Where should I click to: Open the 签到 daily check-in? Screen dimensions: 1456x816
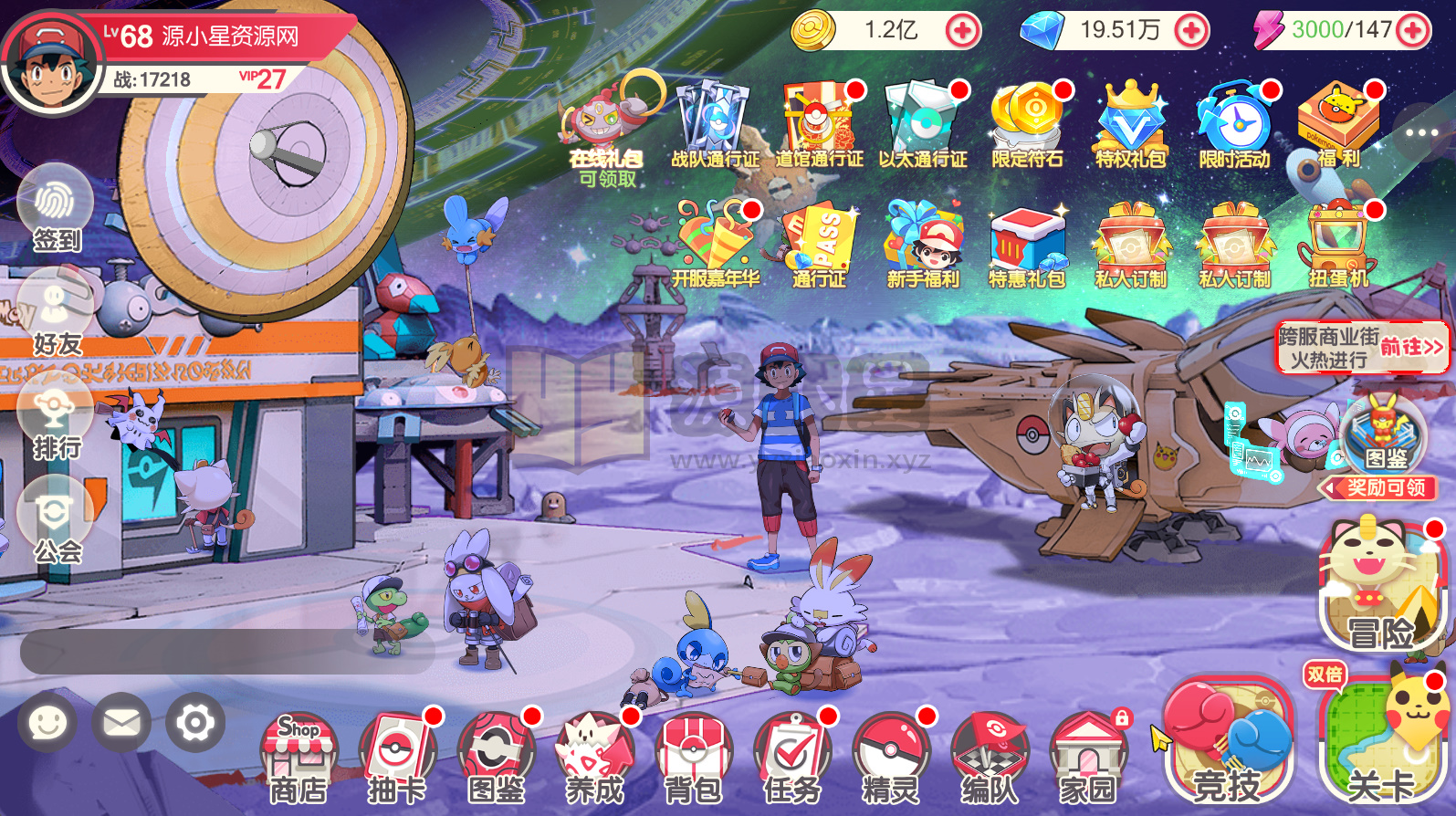(56, 209)
